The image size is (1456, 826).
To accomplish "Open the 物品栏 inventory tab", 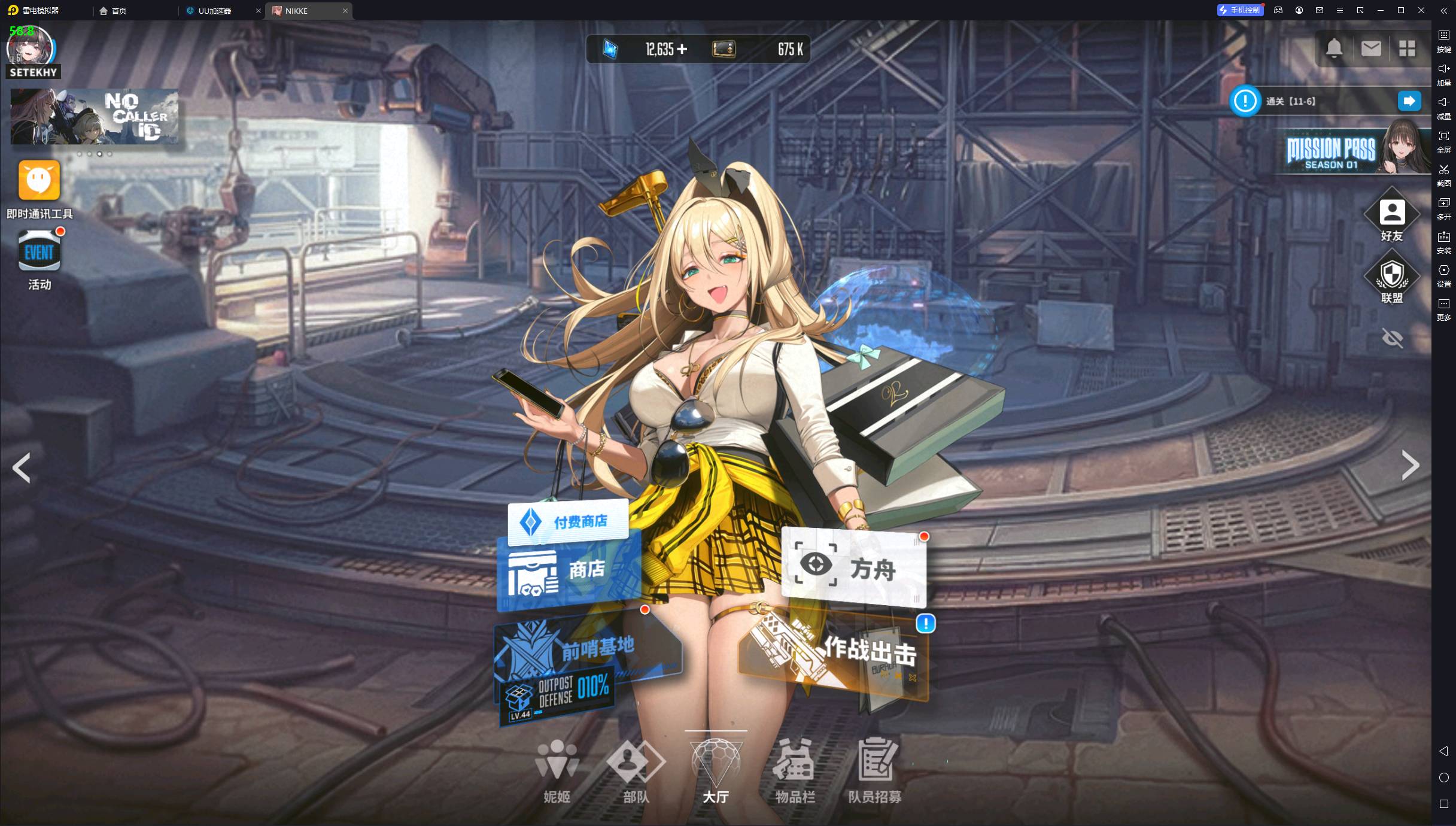I will click(795, 770).
